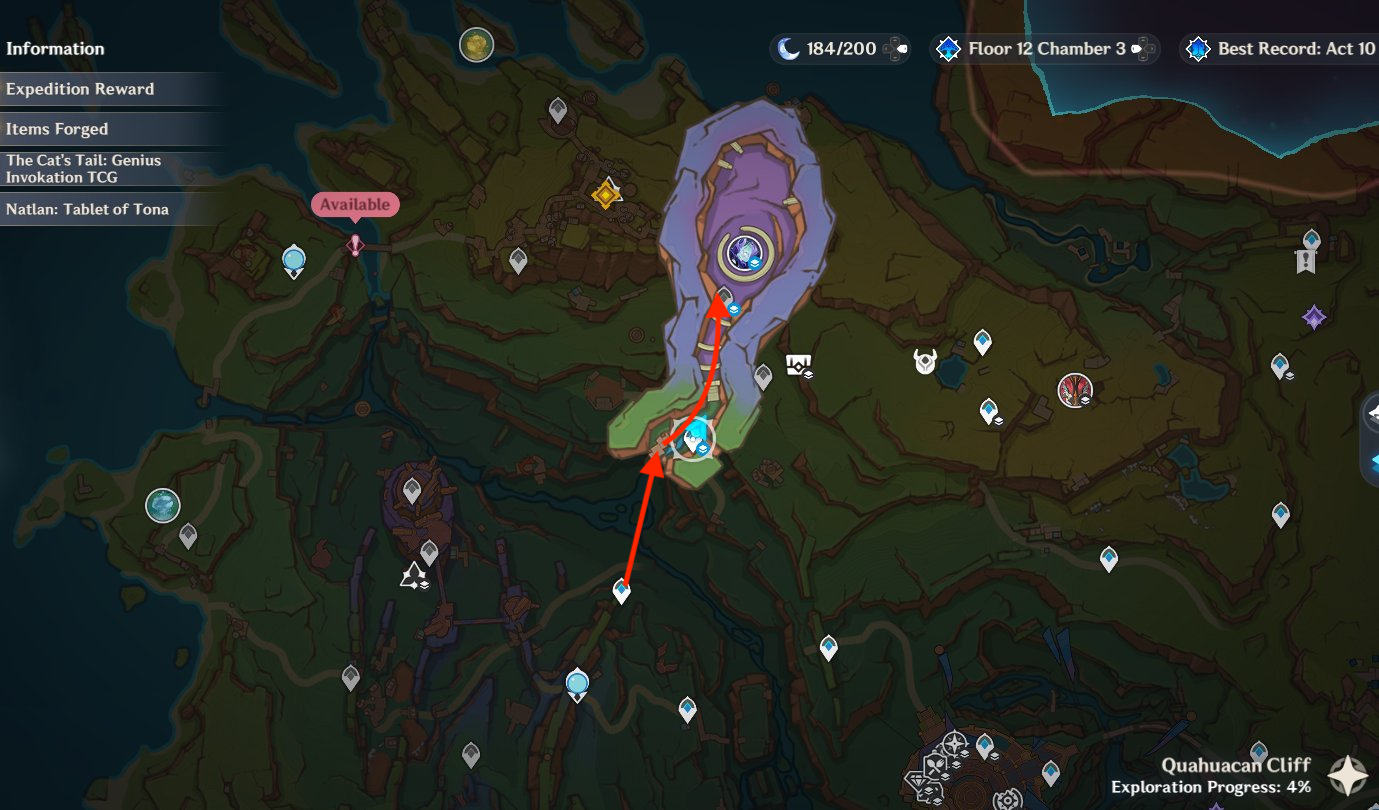Open the yellow domain icon near the northern village
Screen dimensions: 1379x810
click(605, 196)
